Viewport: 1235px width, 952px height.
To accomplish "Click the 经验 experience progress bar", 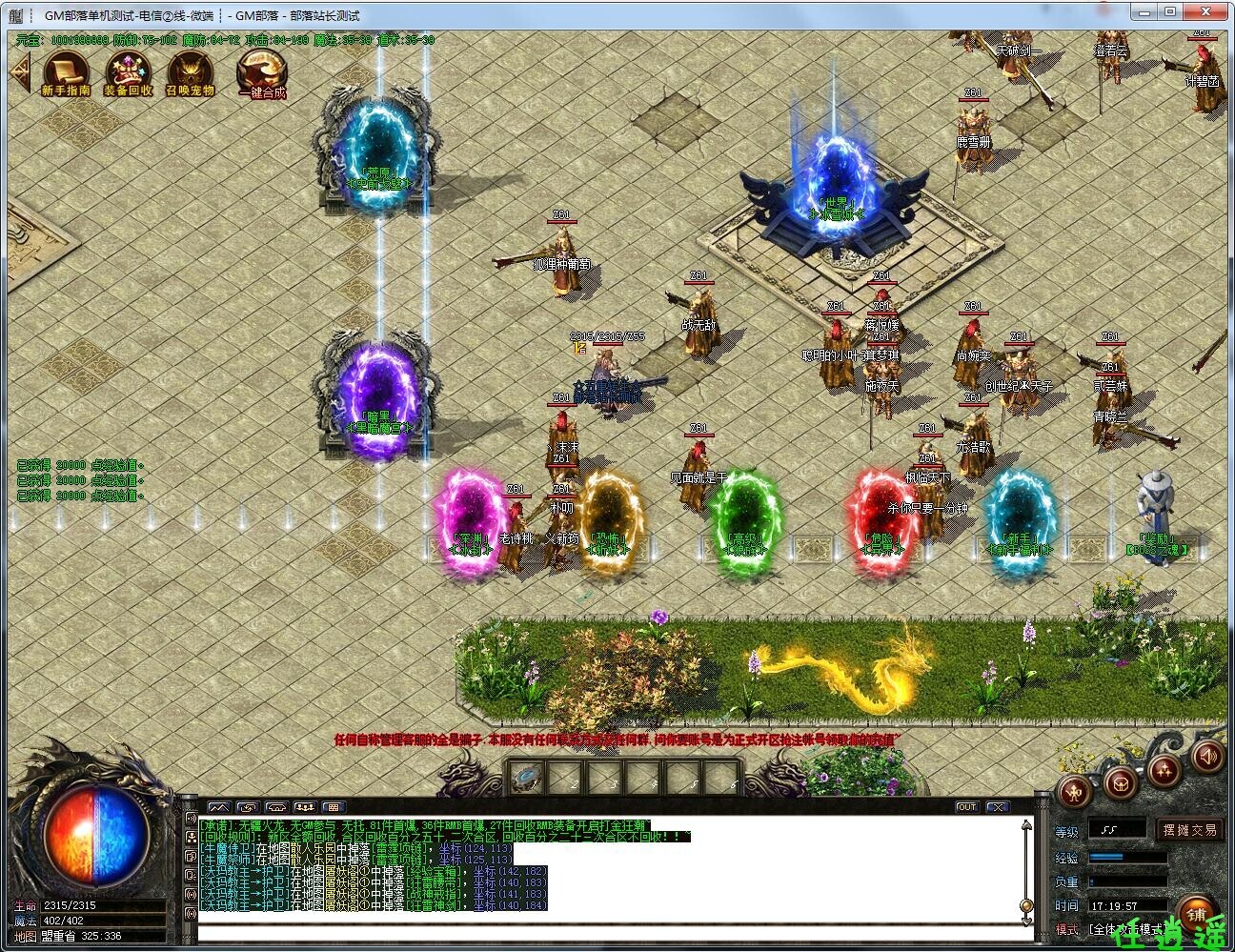I will pos(1128,858).
